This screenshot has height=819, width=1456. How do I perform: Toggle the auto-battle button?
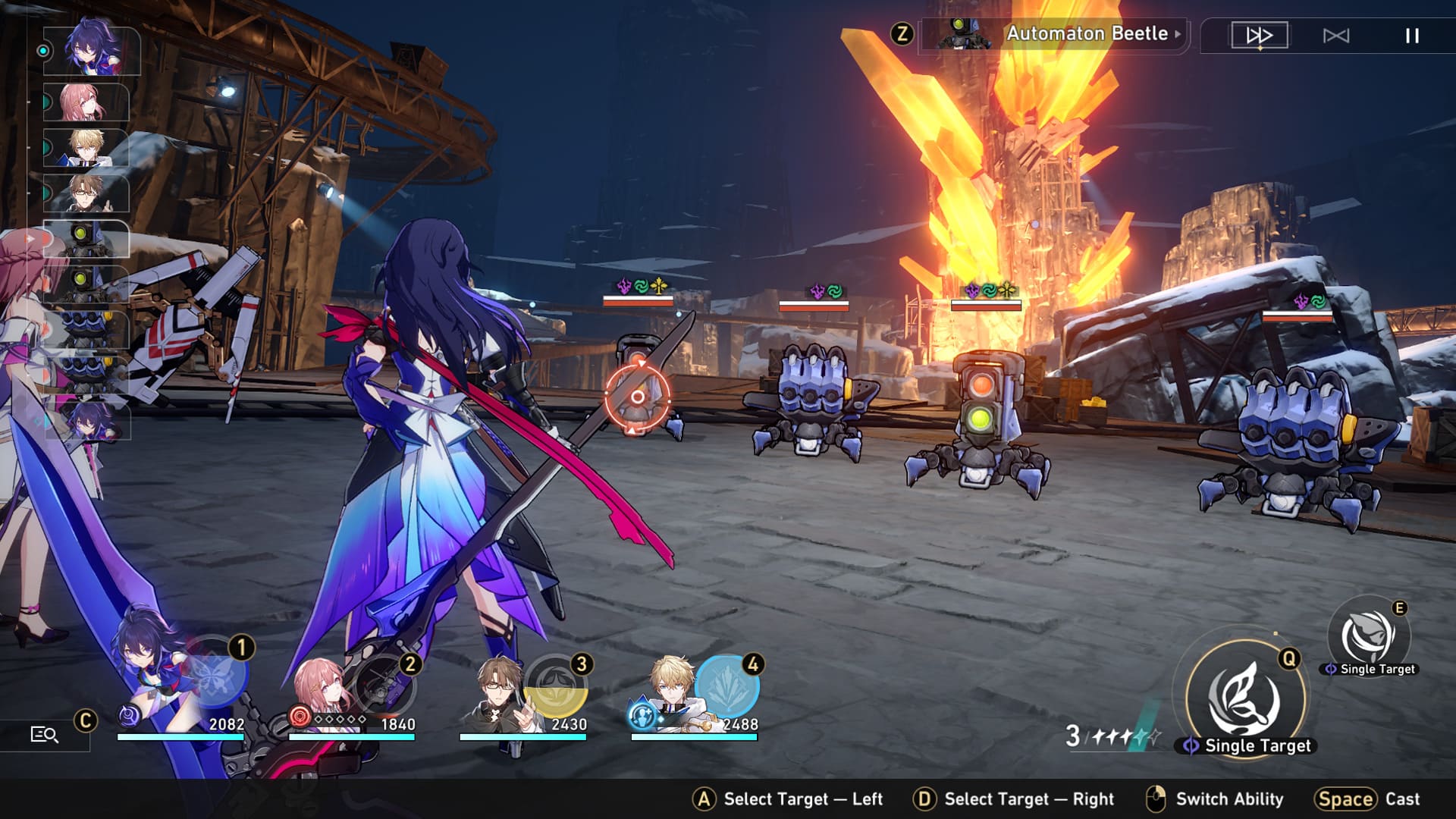tap(1335, 36)
